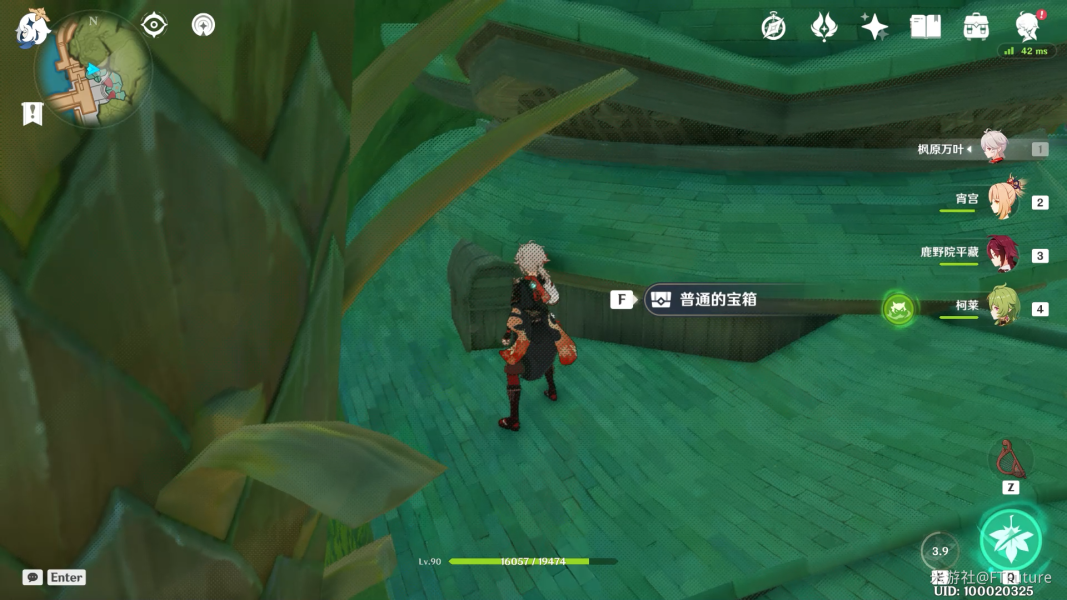Open the circular minimap
This screenshot has width=1067, height=600.
pos(92,70)
